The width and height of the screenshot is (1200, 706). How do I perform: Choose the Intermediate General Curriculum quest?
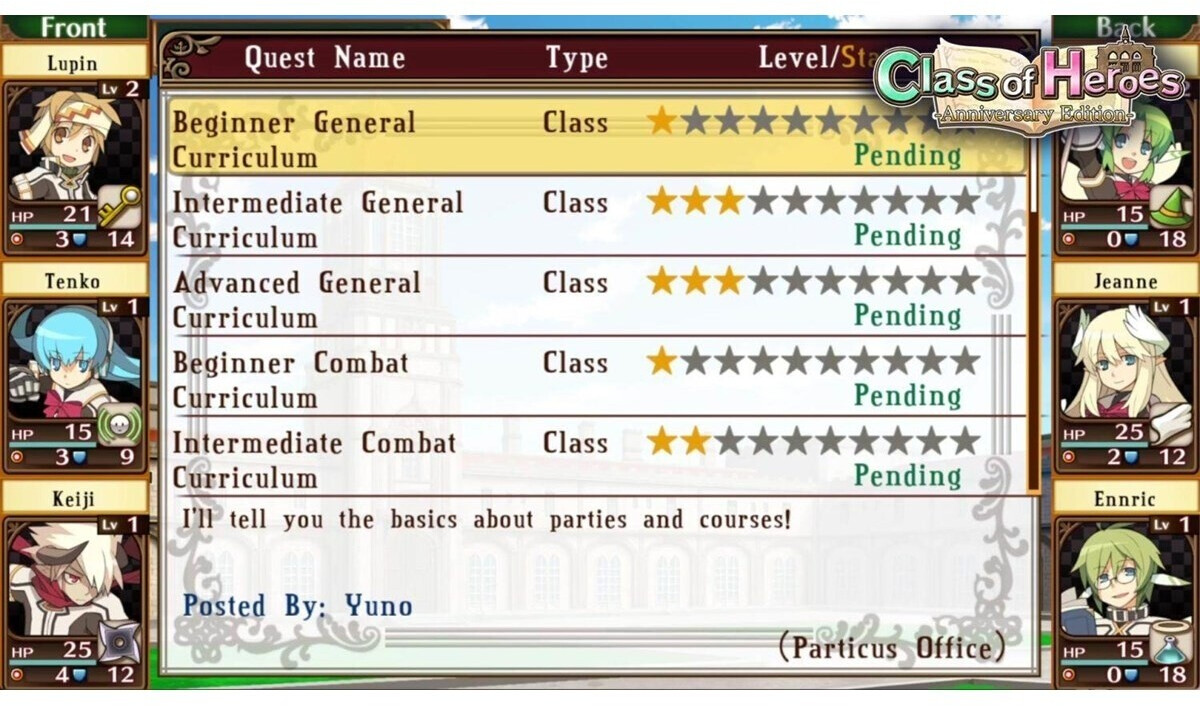coord(595,218)
